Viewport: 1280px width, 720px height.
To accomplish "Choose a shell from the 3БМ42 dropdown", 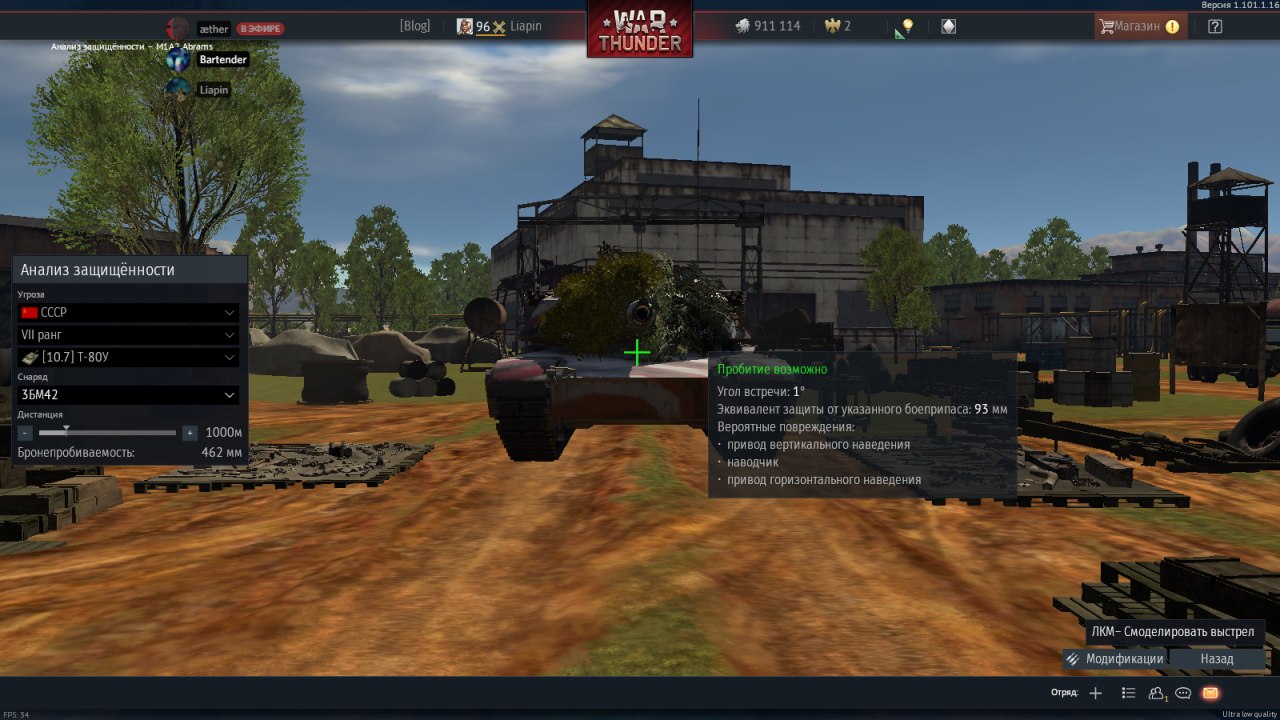I will (x=128, y=395).
